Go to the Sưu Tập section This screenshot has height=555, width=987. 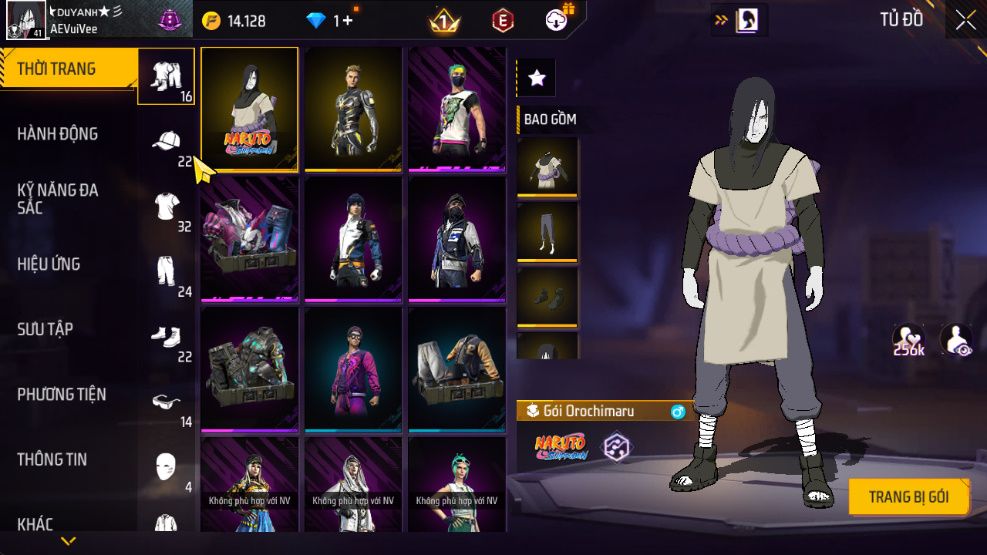(x=45, y=329)
